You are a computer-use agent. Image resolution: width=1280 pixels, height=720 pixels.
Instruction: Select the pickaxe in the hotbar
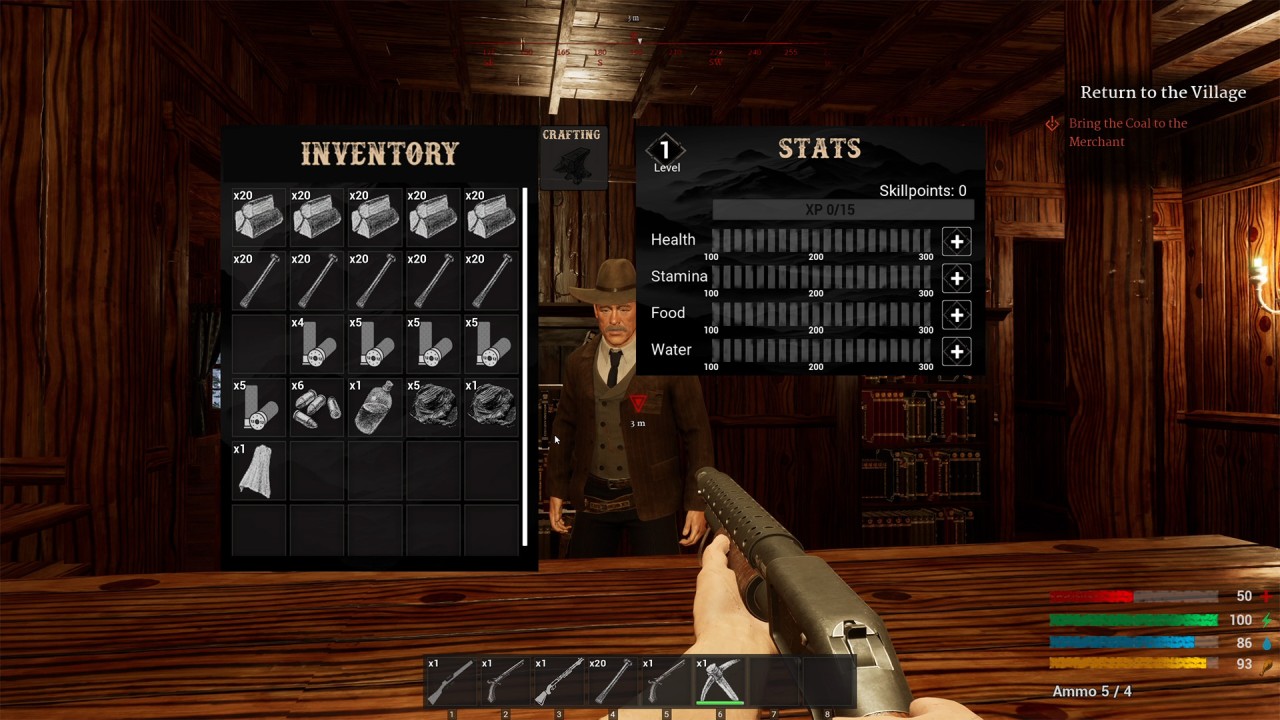[x=720, y=682]
